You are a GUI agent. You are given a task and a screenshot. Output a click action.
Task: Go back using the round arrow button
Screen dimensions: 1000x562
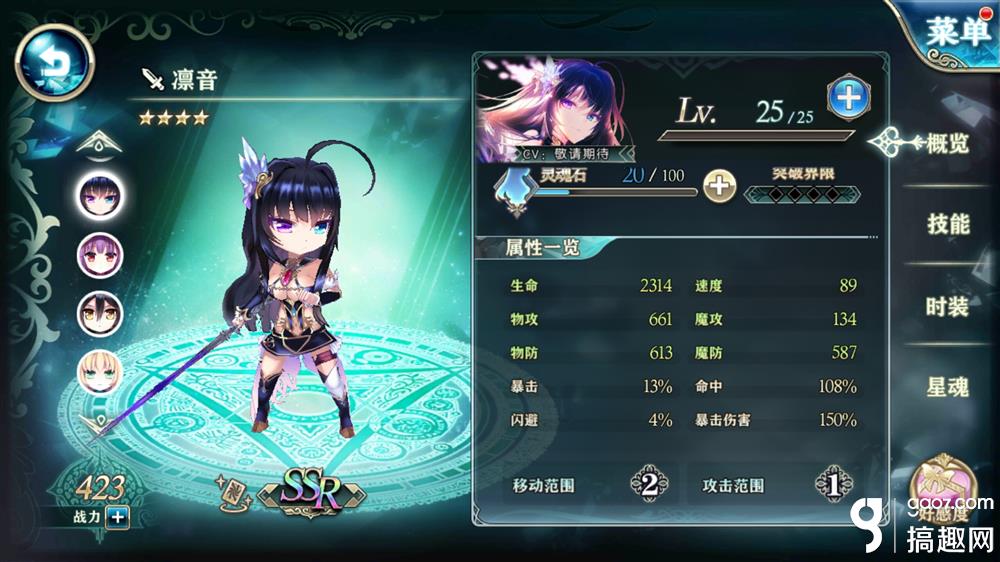53,62
